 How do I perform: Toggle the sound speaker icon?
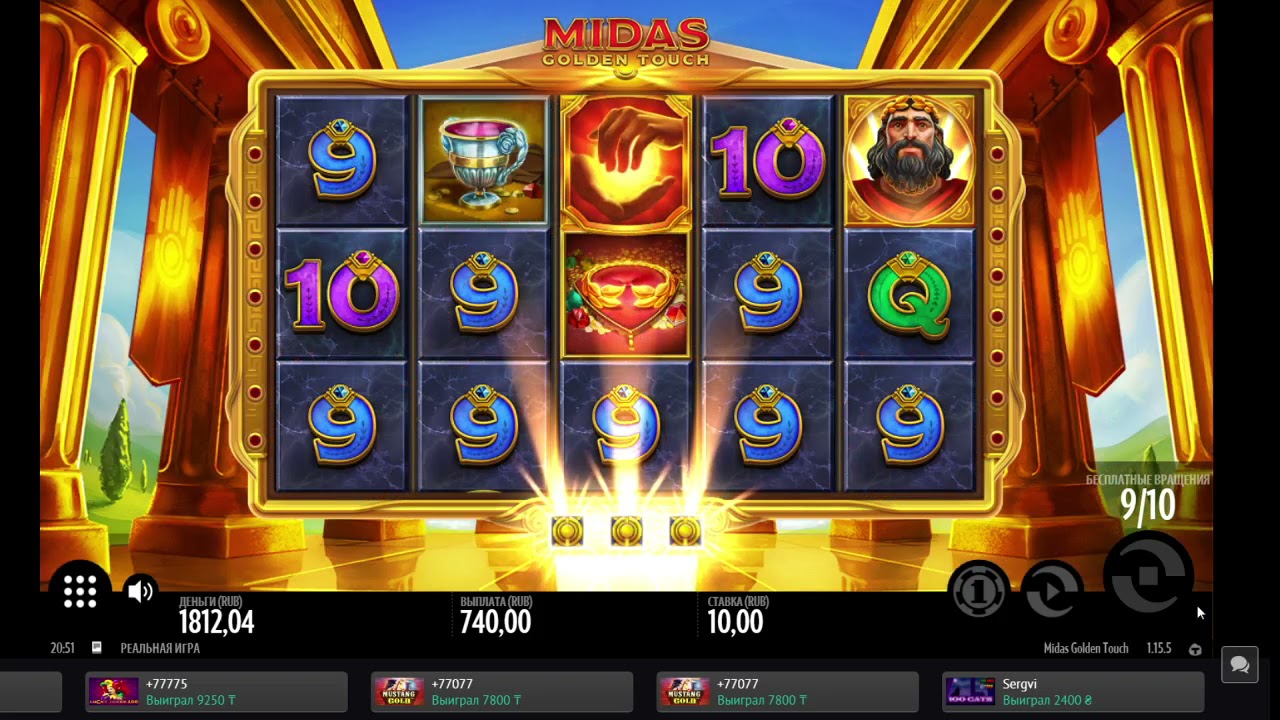pos(140,591)
